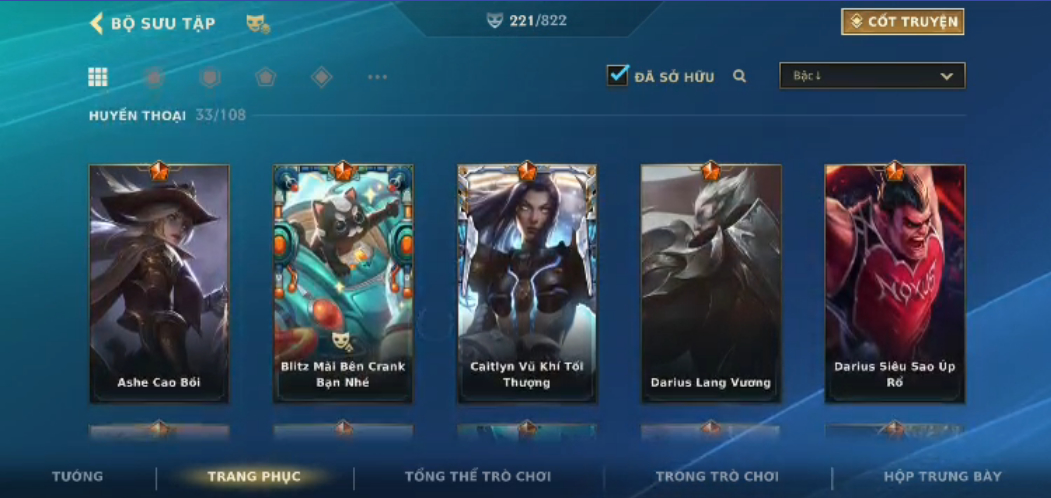
Task: Select the grid all-skins filter icon
Action: click(98, 77)
